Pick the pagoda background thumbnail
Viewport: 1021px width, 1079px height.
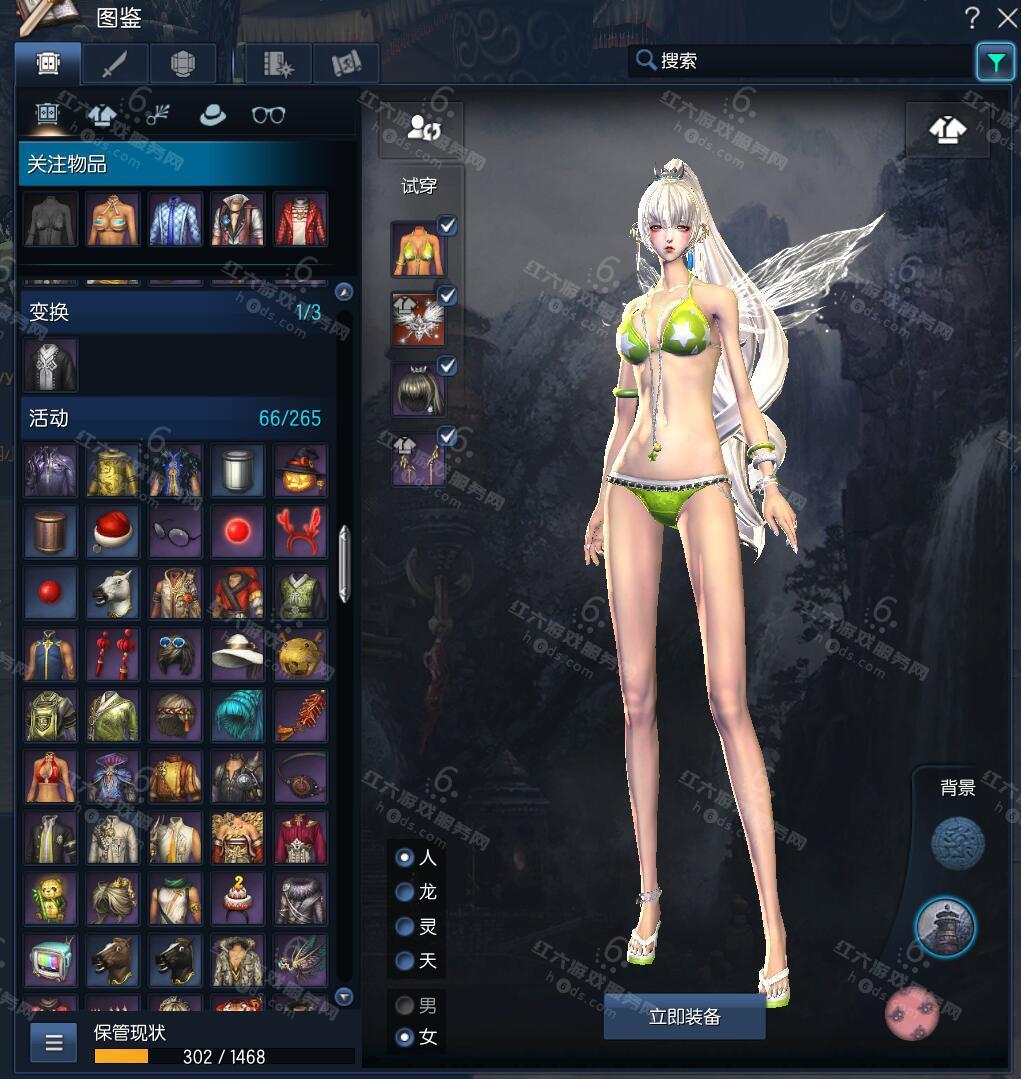tap(945, 926)
